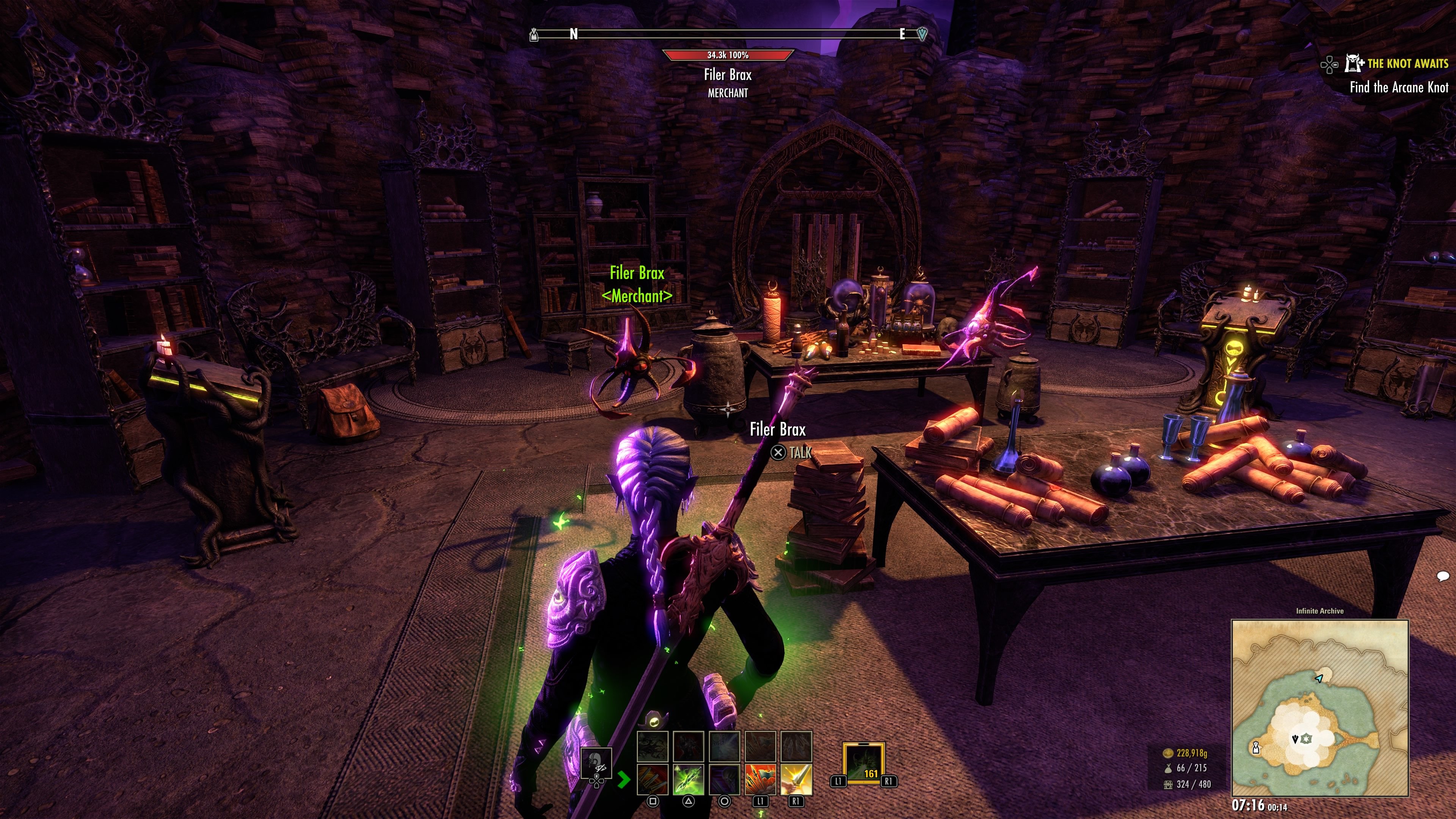Activate the green glowing sword ability

[689, 780]
